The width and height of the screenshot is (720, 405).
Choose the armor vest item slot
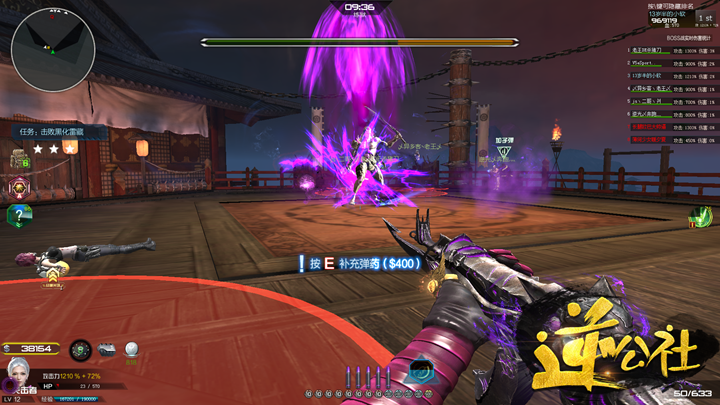point(107,349)
